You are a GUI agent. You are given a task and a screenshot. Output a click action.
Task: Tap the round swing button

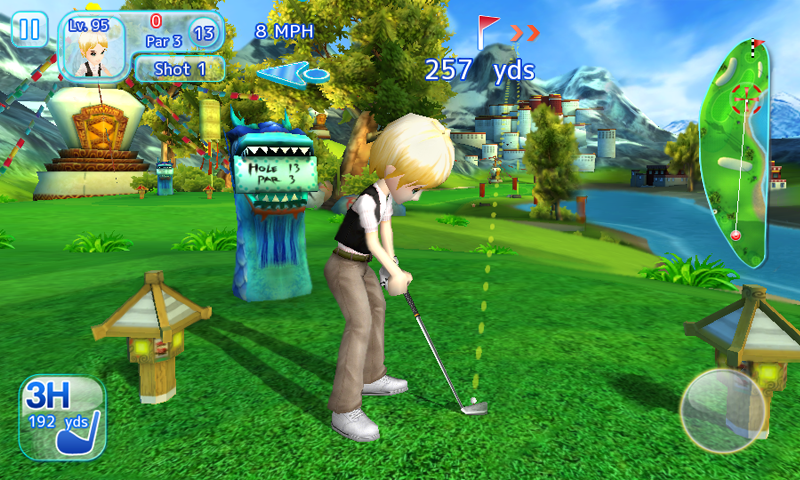click(x=723, y=410)
